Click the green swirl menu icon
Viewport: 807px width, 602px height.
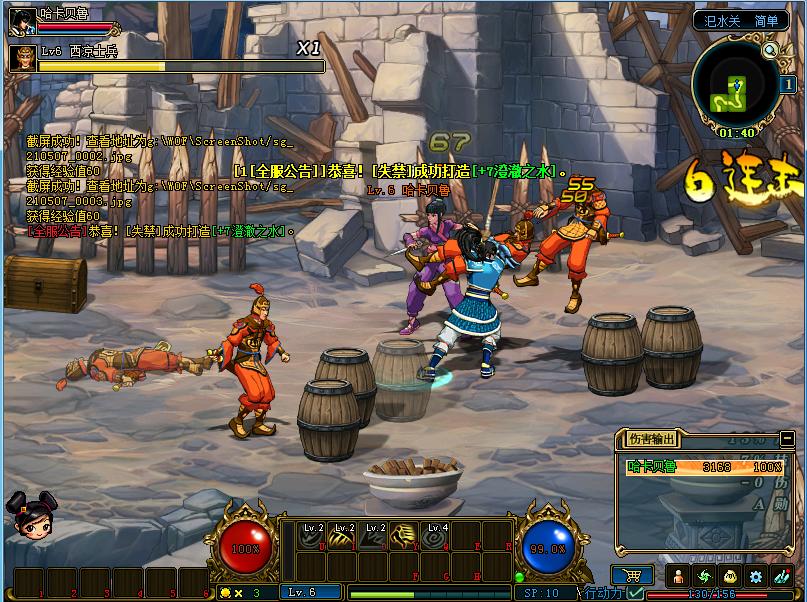click(x=704, y=576)
